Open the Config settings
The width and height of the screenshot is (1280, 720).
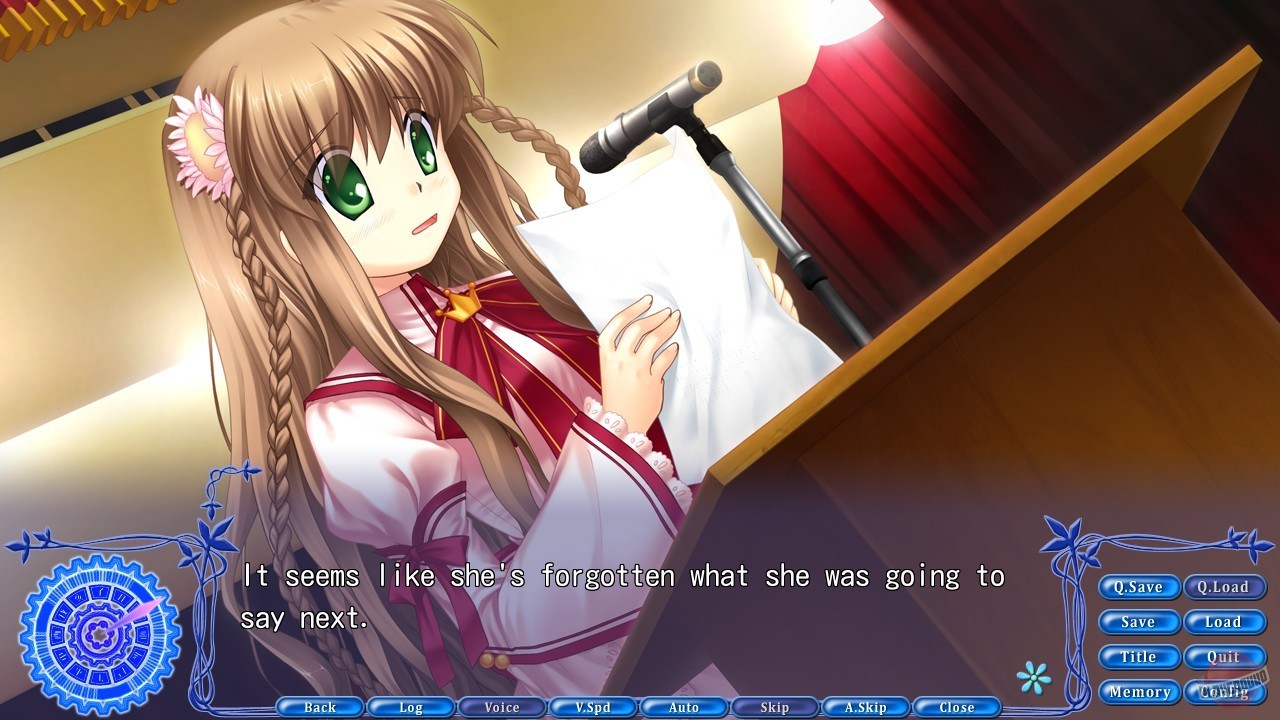point(1226,692)
